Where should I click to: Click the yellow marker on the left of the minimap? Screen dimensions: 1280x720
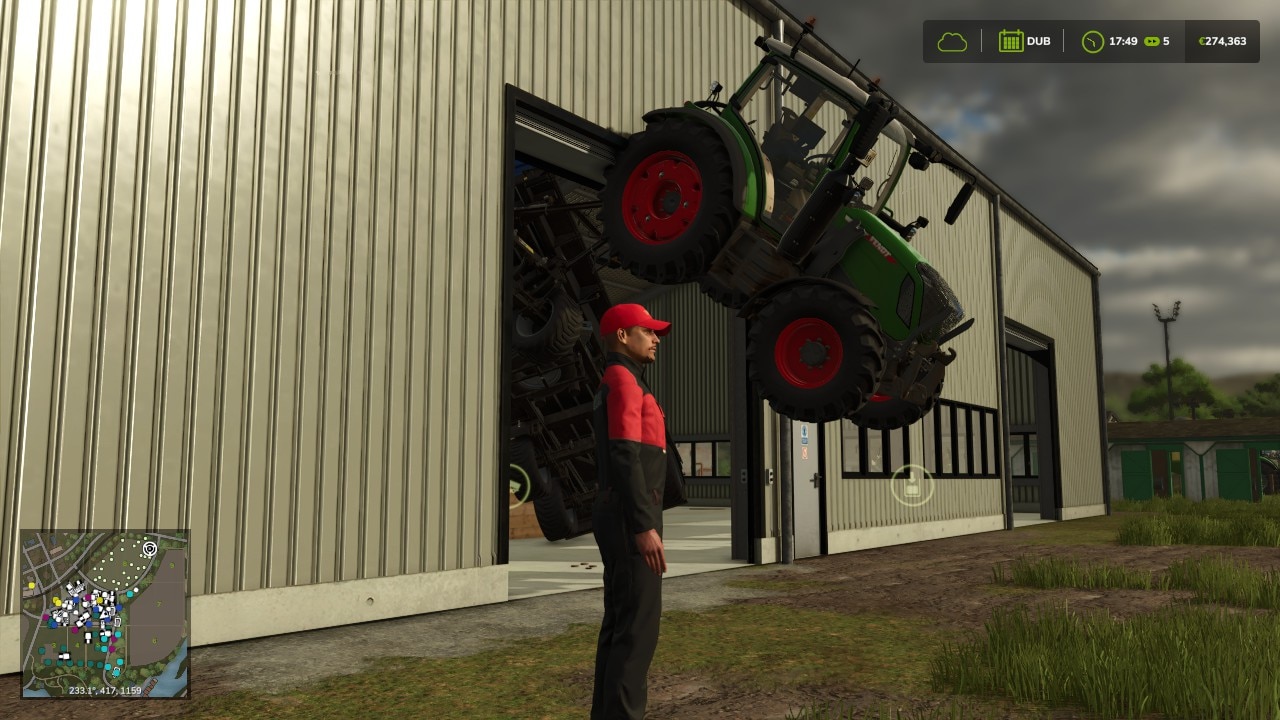(x=31, y=585)
